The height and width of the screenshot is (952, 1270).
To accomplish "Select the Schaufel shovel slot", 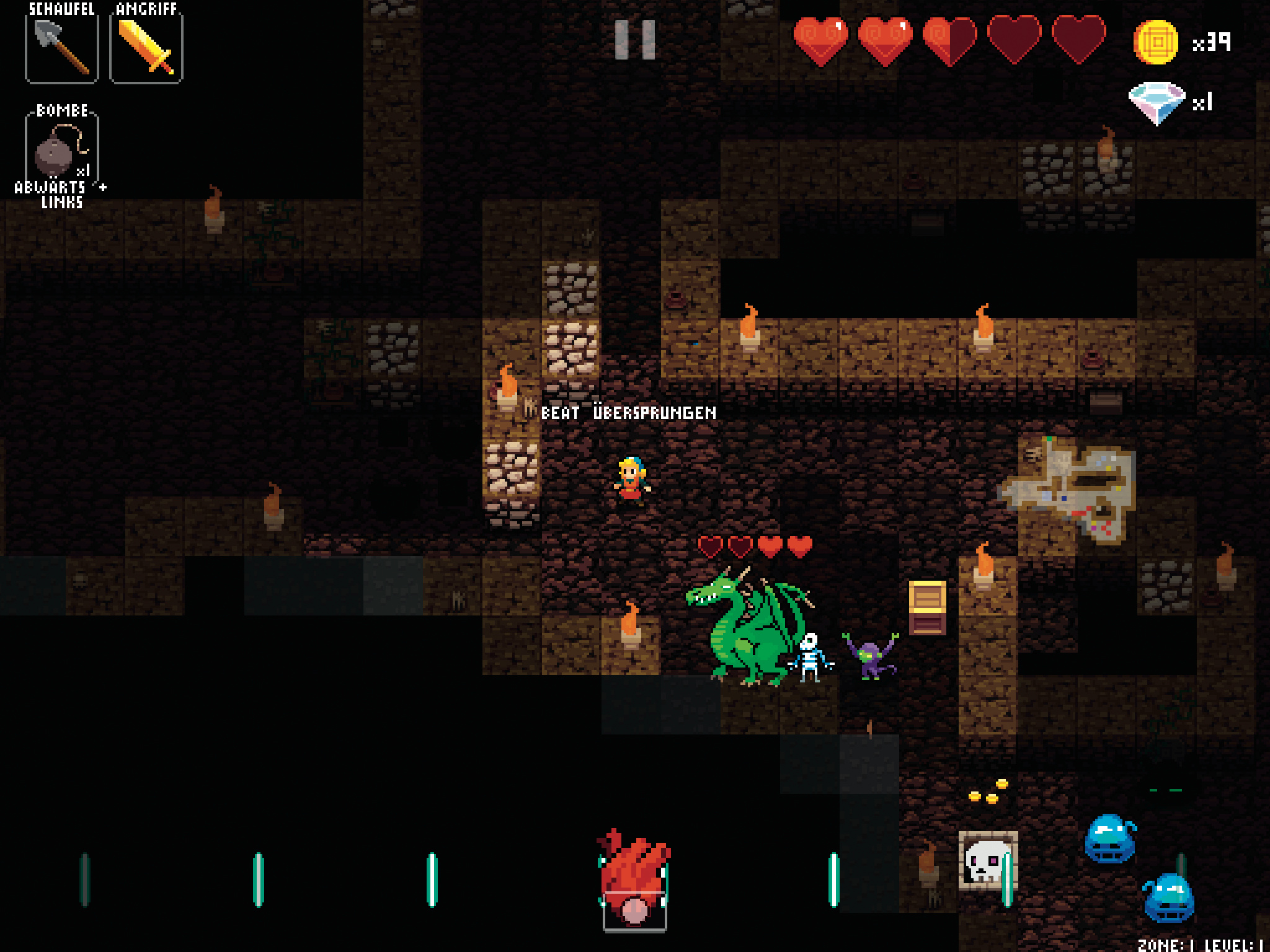I will coord(61,47).
